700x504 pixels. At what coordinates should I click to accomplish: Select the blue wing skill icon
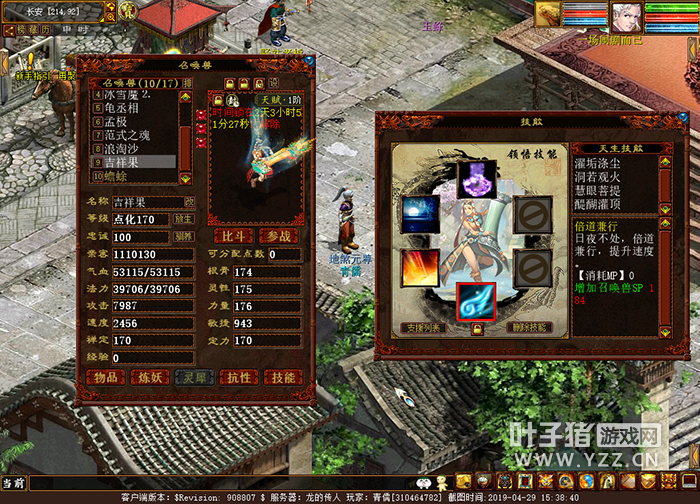(x=477, y=302)
